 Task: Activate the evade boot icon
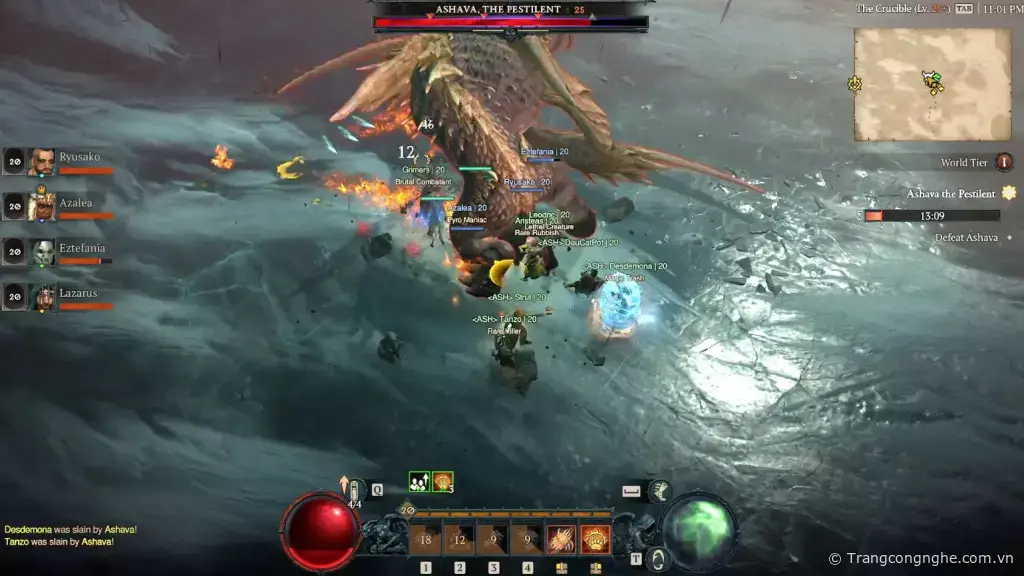pos(658,491)
